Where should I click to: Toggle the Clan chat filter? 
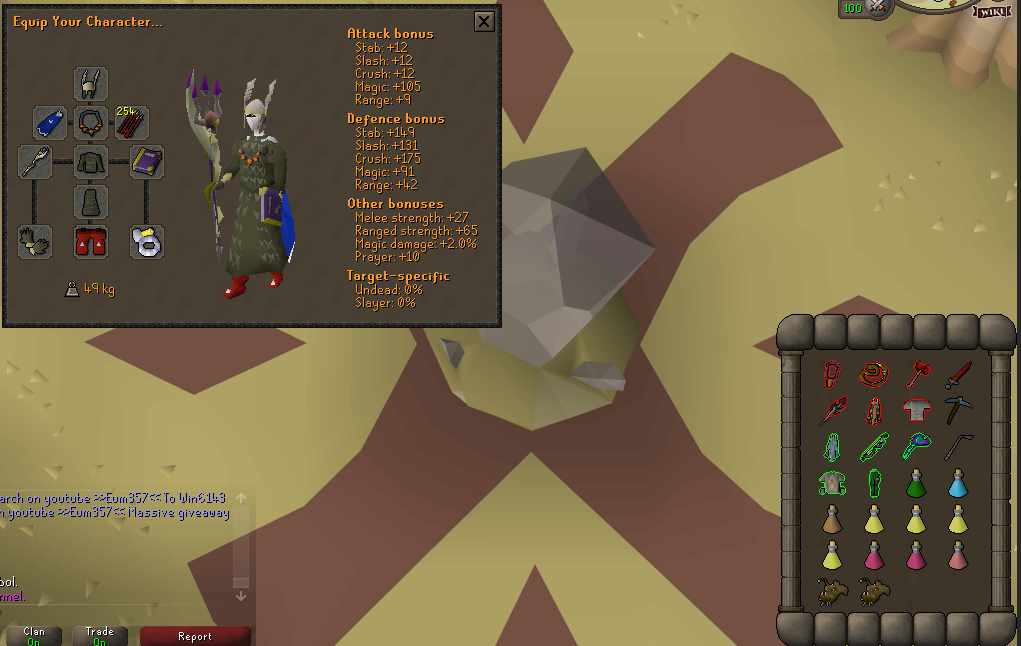tap(34, 636)
